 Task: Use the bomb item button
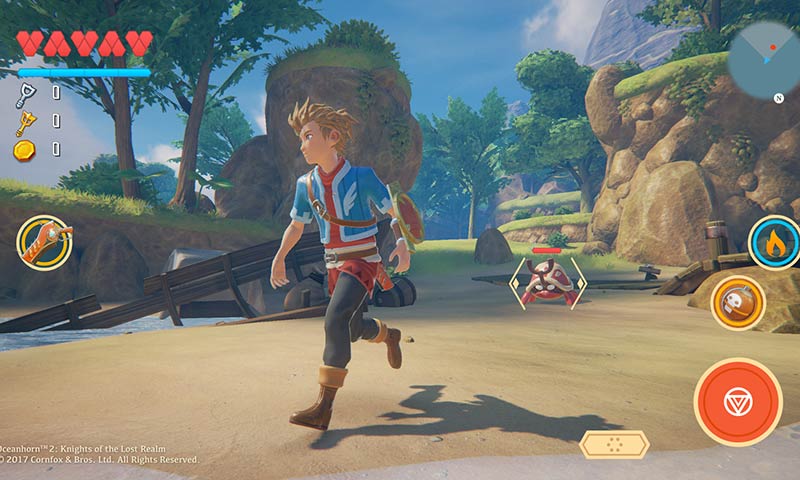(x=738, y=303)
